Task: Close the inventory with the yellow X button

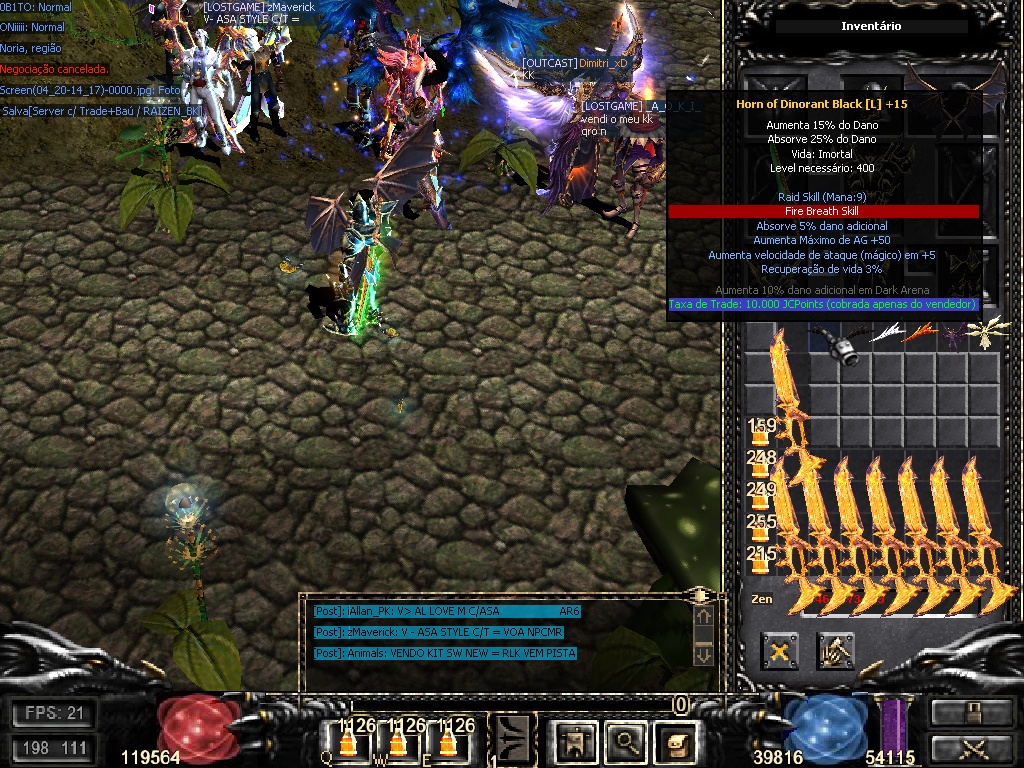Action: pos(779,651)
